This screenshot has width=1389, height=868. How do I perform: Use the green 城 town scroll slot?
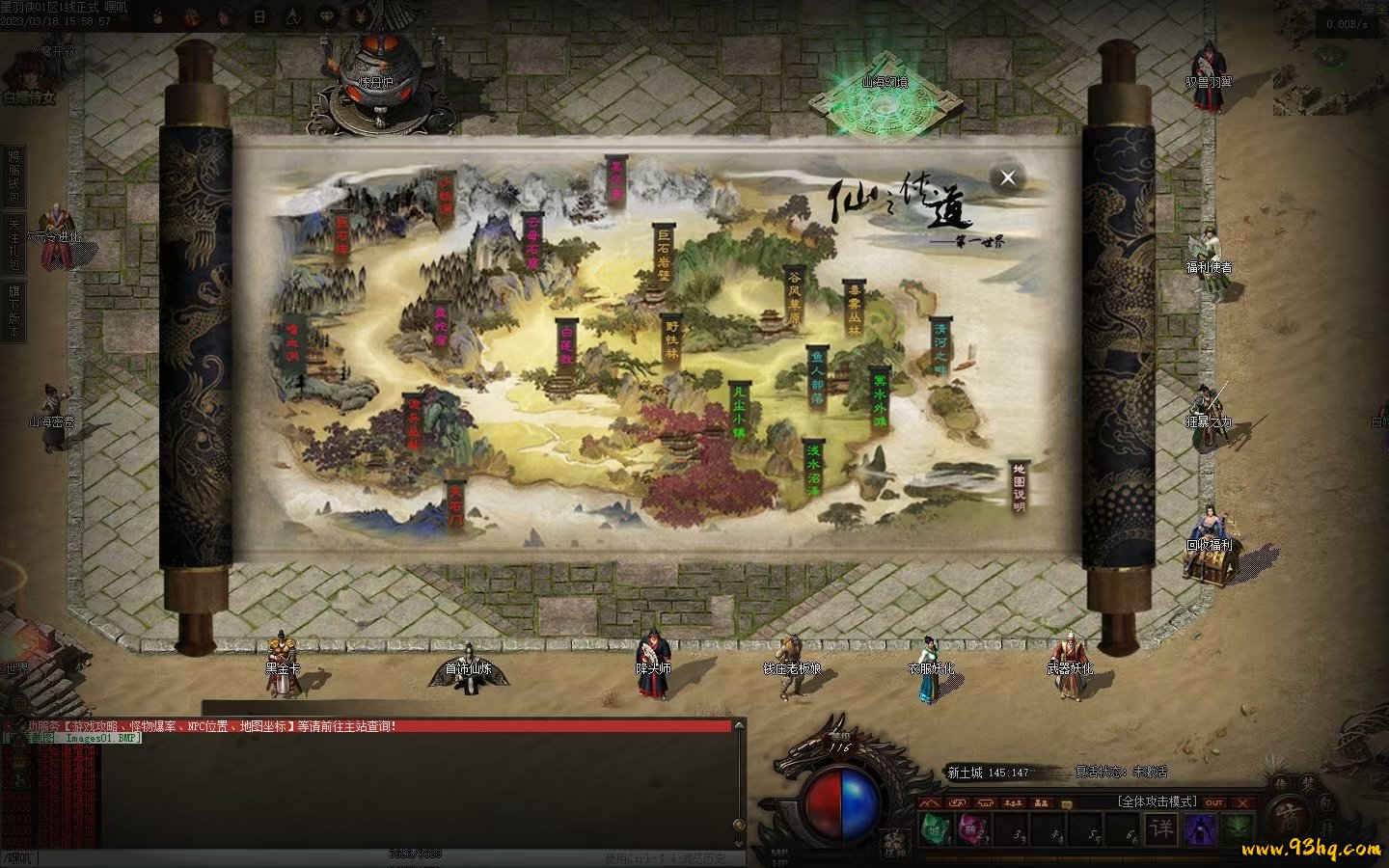(935, 828)
